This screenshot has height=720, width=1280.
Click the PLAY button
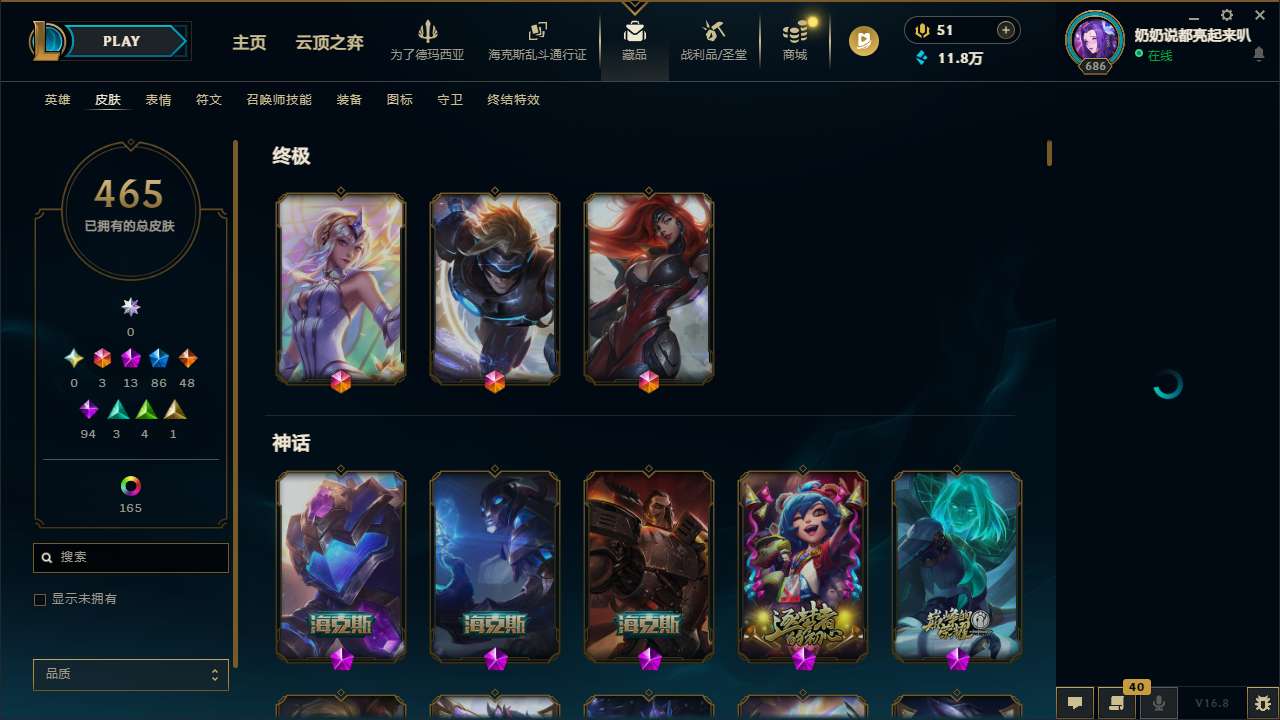click(120, 41)
